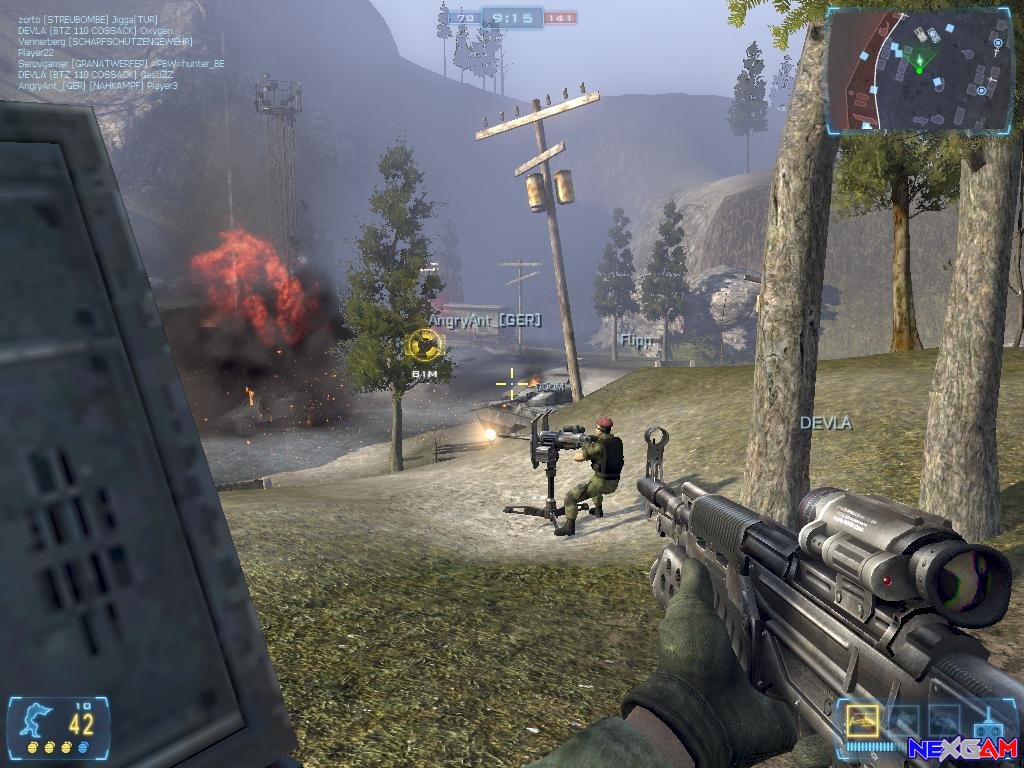The height and width of the screenshot is (768, 1024).
Task: Select the yellow objective marker showing 81M
Action: coord(425,345)
